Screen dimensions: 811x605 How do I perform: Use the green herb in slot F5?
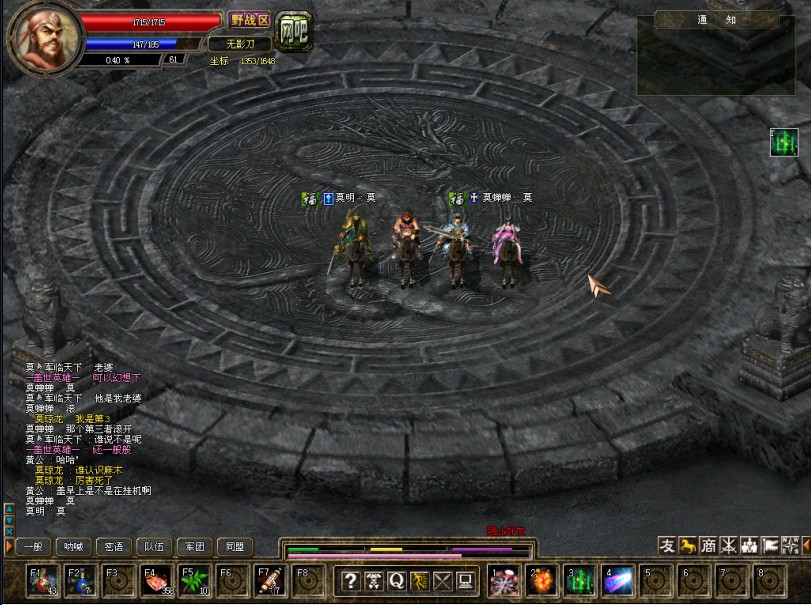click(x=193, y=581)
